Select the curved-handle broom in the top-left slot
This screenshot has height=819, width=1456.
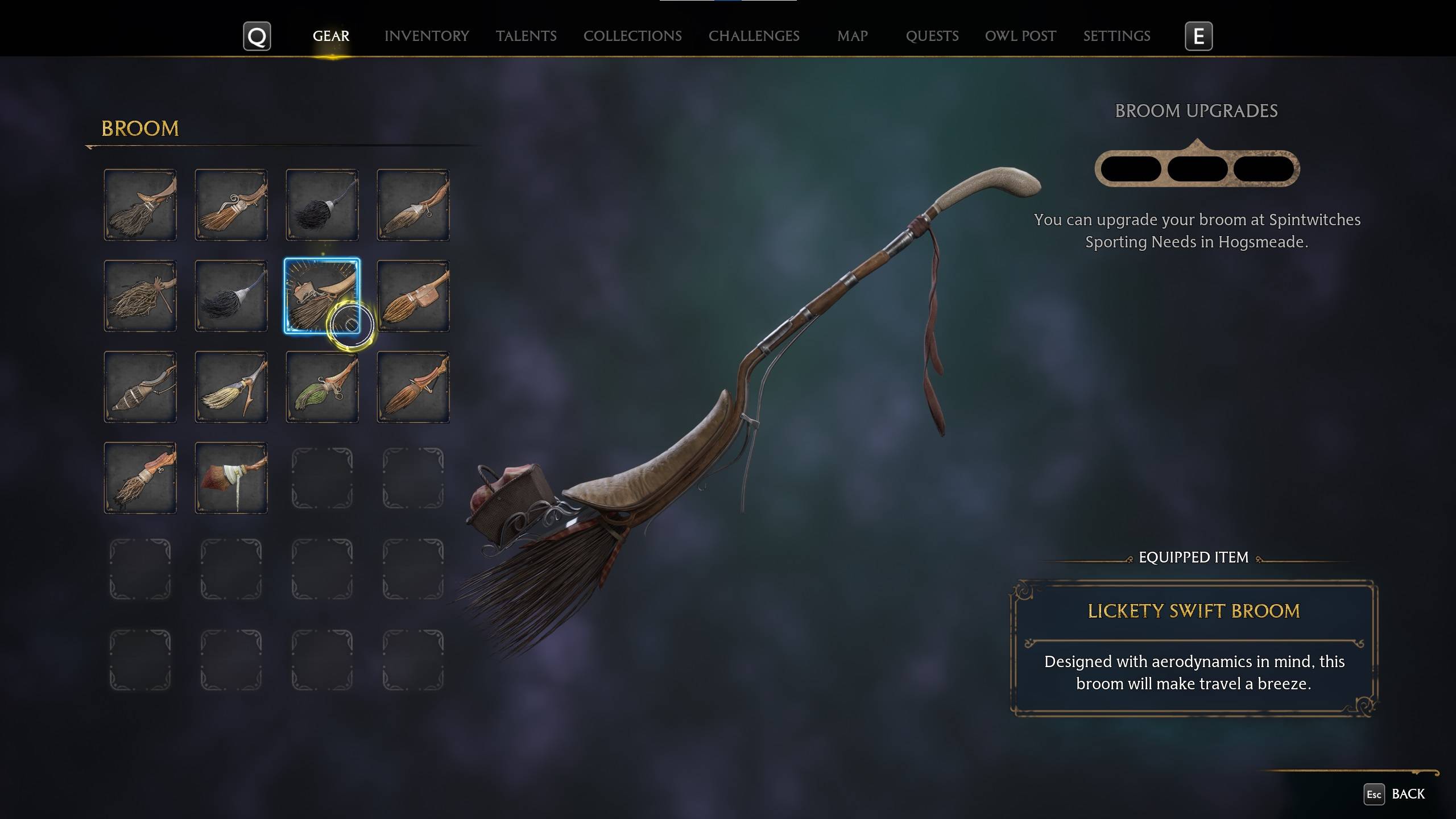139,205
